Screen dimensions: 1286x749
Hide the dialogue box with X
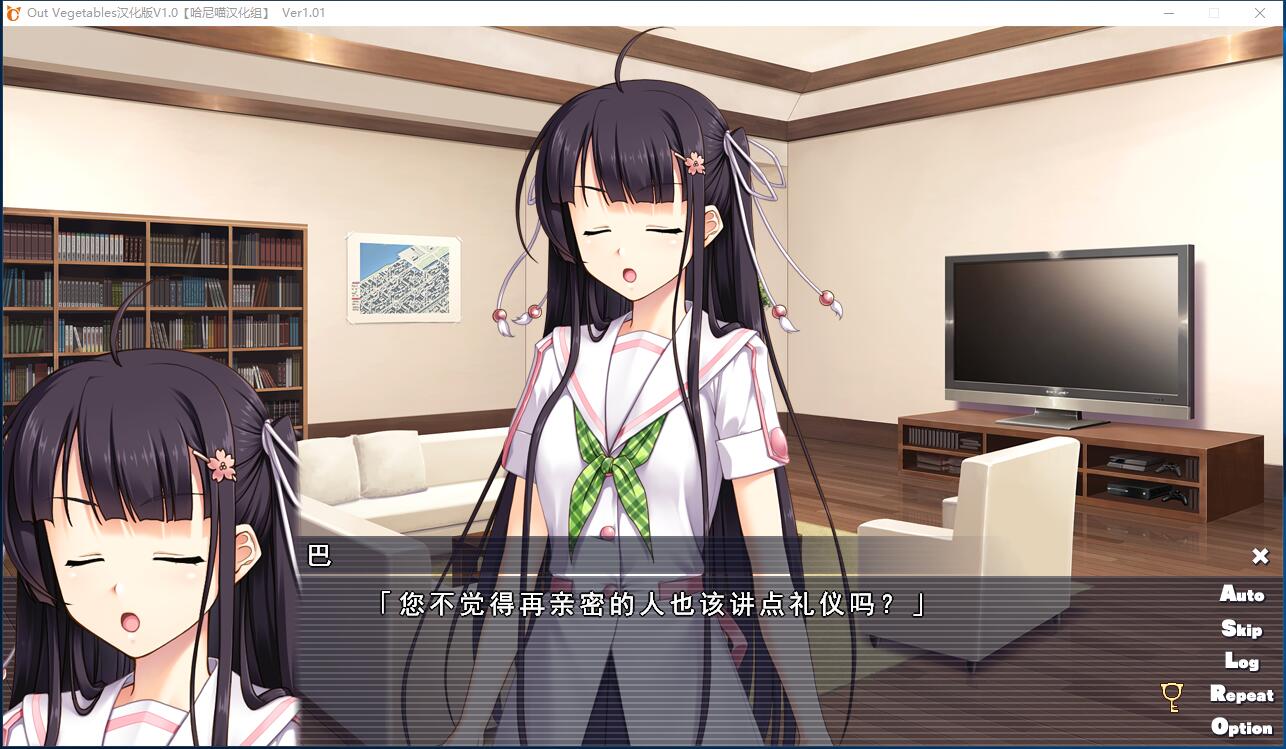pyautogui.click(x=1260, y=556)
